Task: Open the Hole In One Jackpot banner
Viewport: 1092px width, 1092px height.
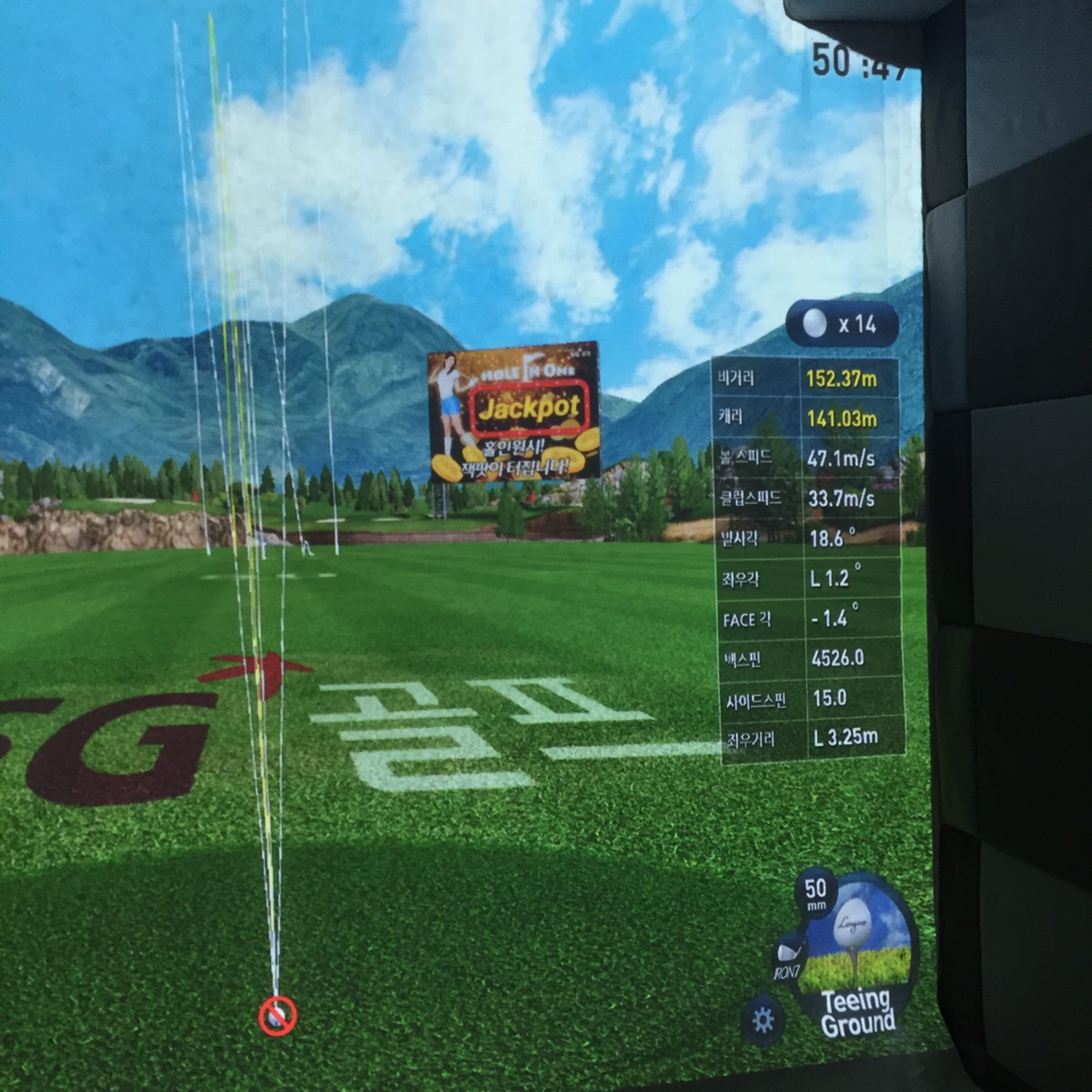Action: [513, 410]
